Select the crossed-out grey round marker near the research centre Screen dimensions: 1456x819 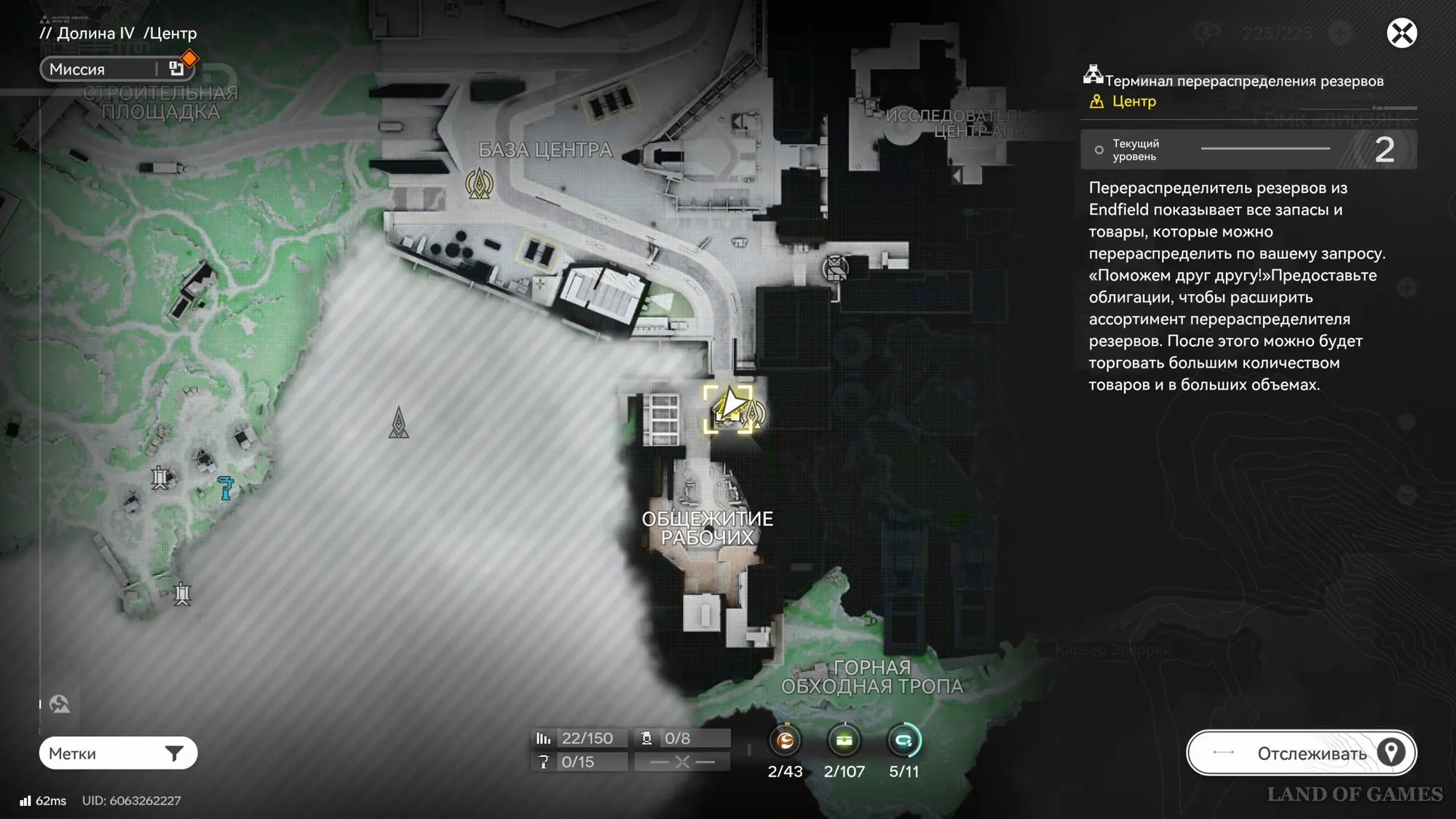[835, 268]
